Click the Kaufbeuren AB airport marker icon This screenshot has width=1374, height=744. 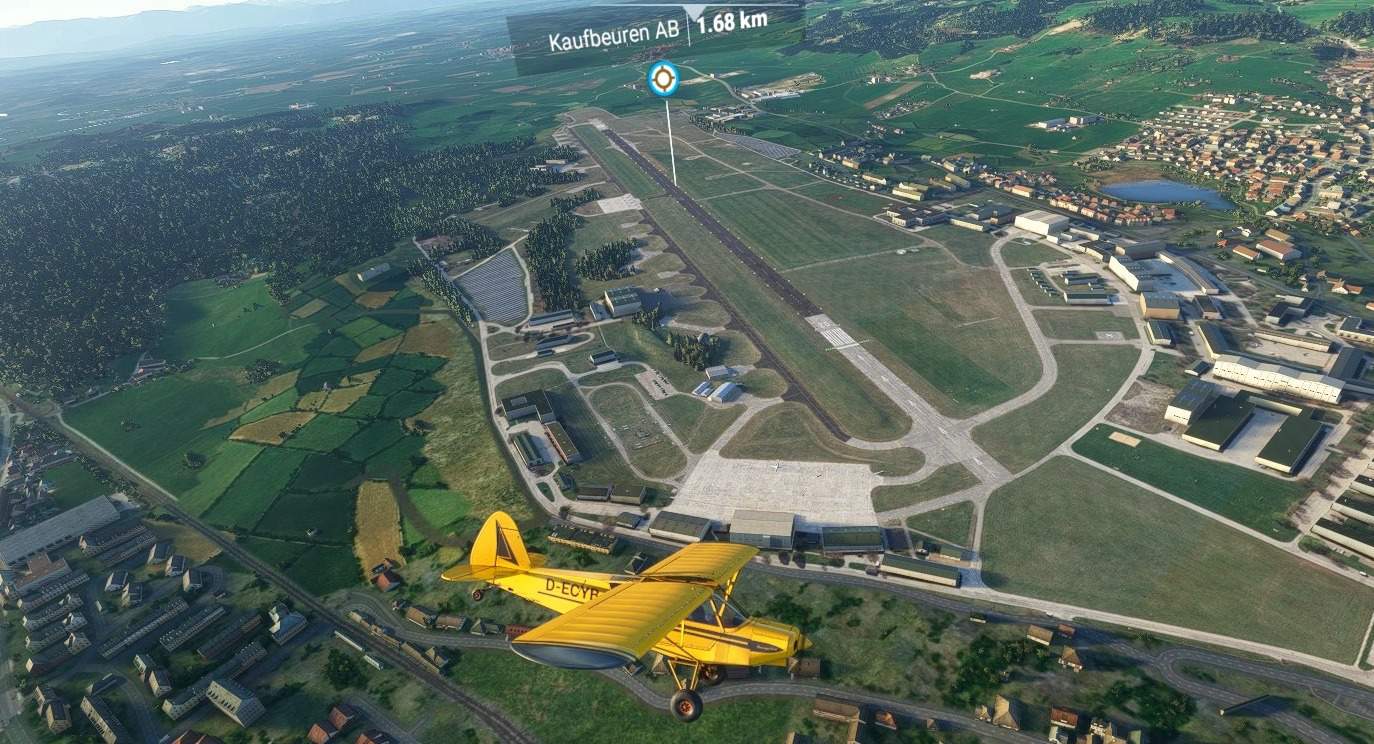pyautogui.click(x=662, y=78)
